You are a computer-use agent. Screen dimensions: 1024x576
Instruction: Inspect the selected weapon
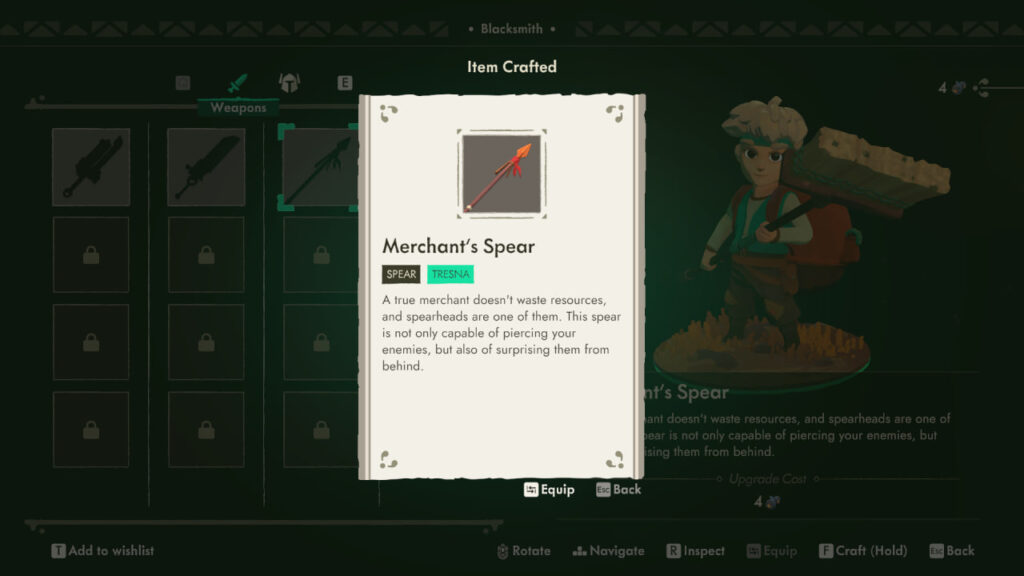[x=695, y=551]
